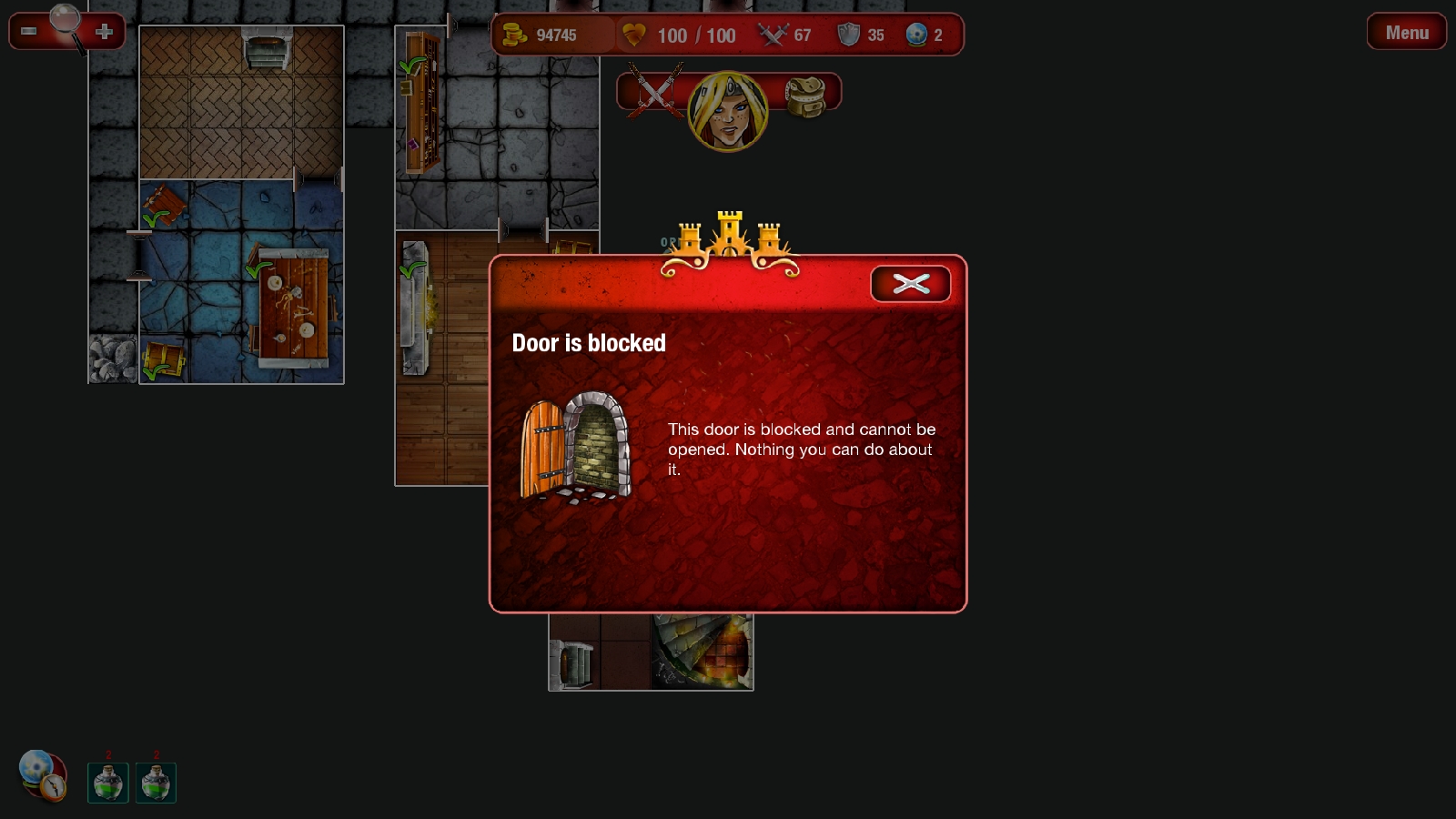1456x819 pixels.
Task: Click the minus zoom-out button
Action: coord(26,31)
